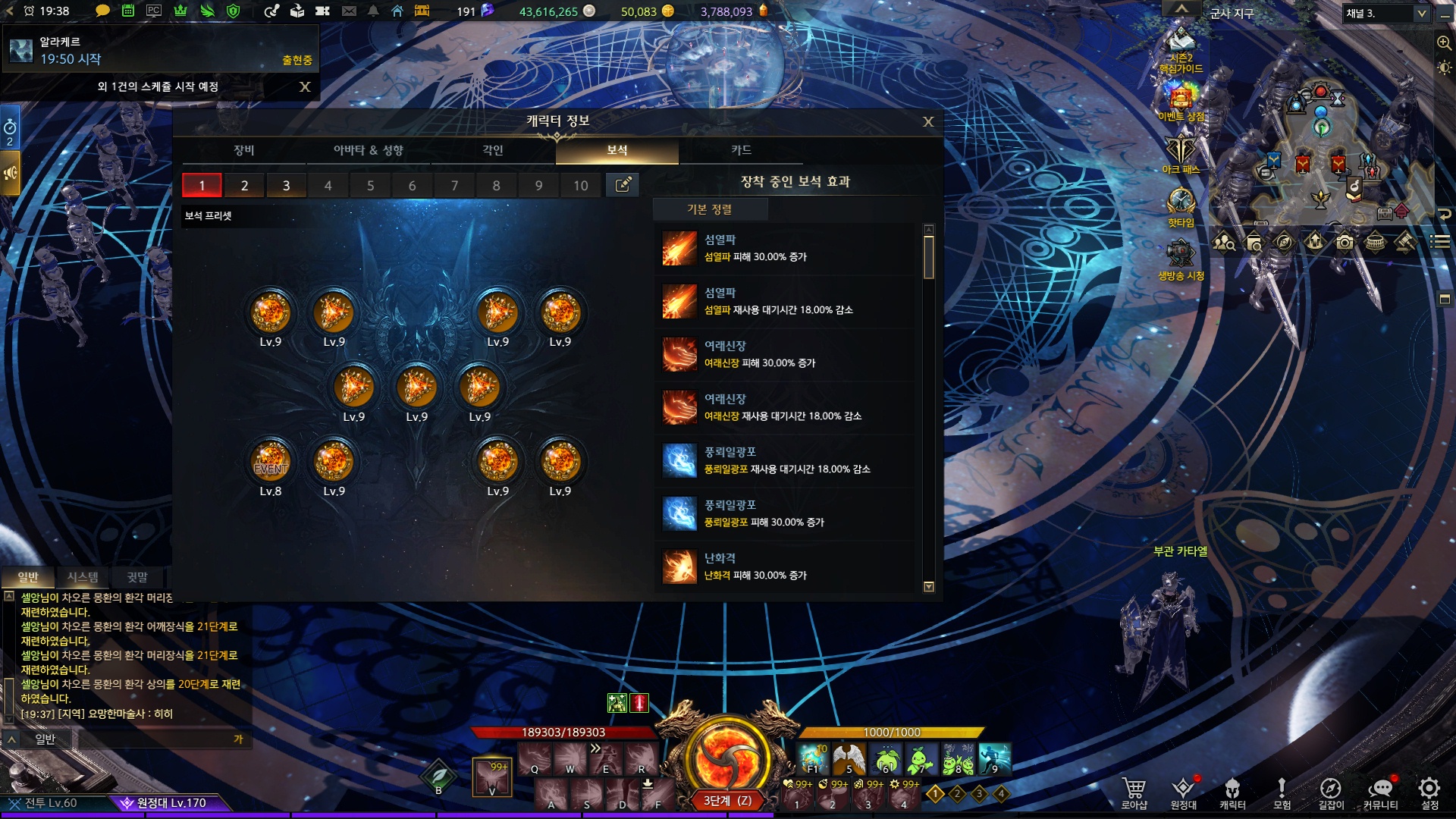Open the 이벤트 상점 event shop

[x=1181, y=102]
